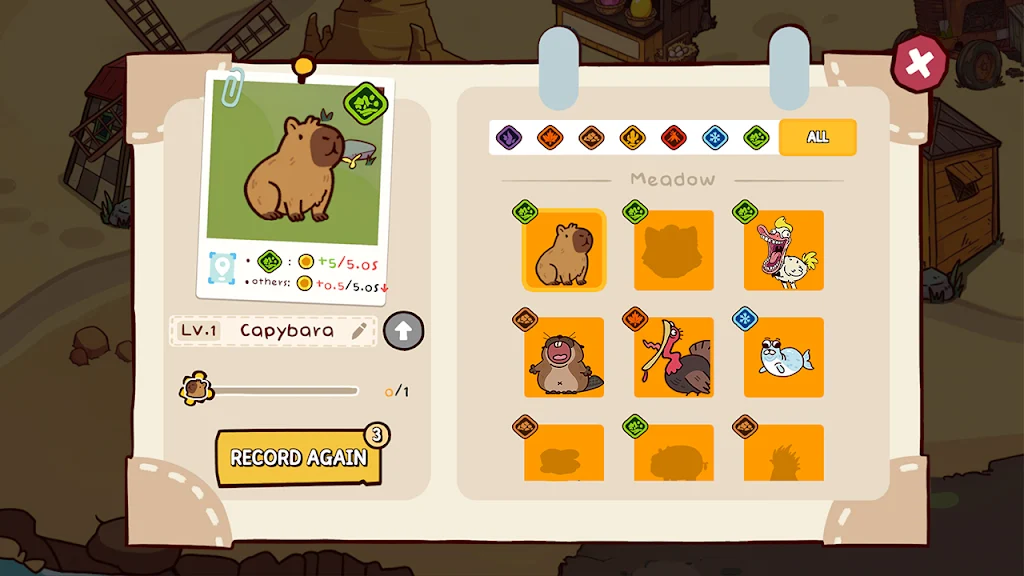Choose the white seal tile
Viewport: 1024px width, 576px height.
(x=784, y=358)
